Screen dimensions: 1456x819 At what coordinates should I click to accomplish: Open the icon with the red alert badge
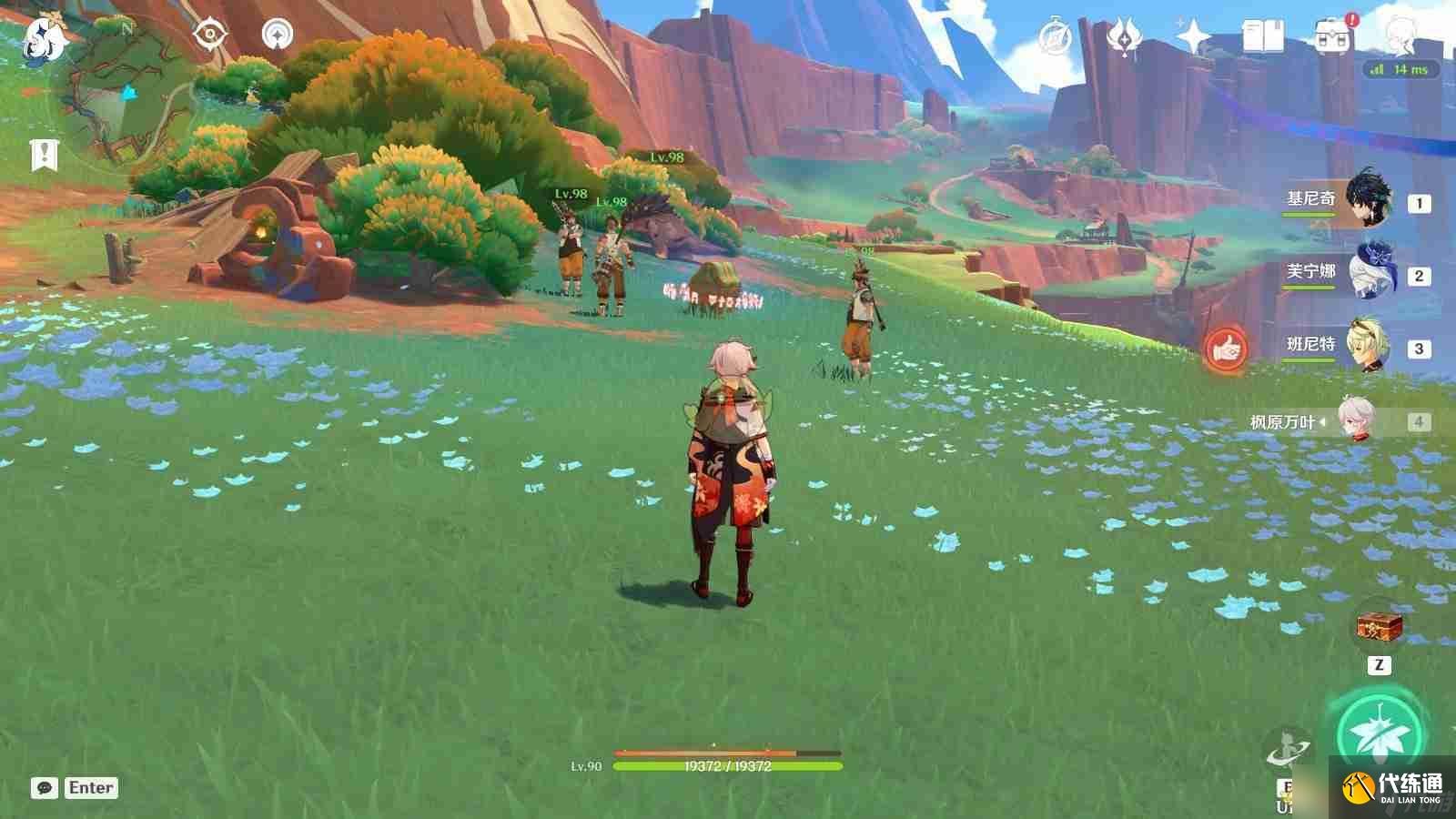click(1333, 37)
